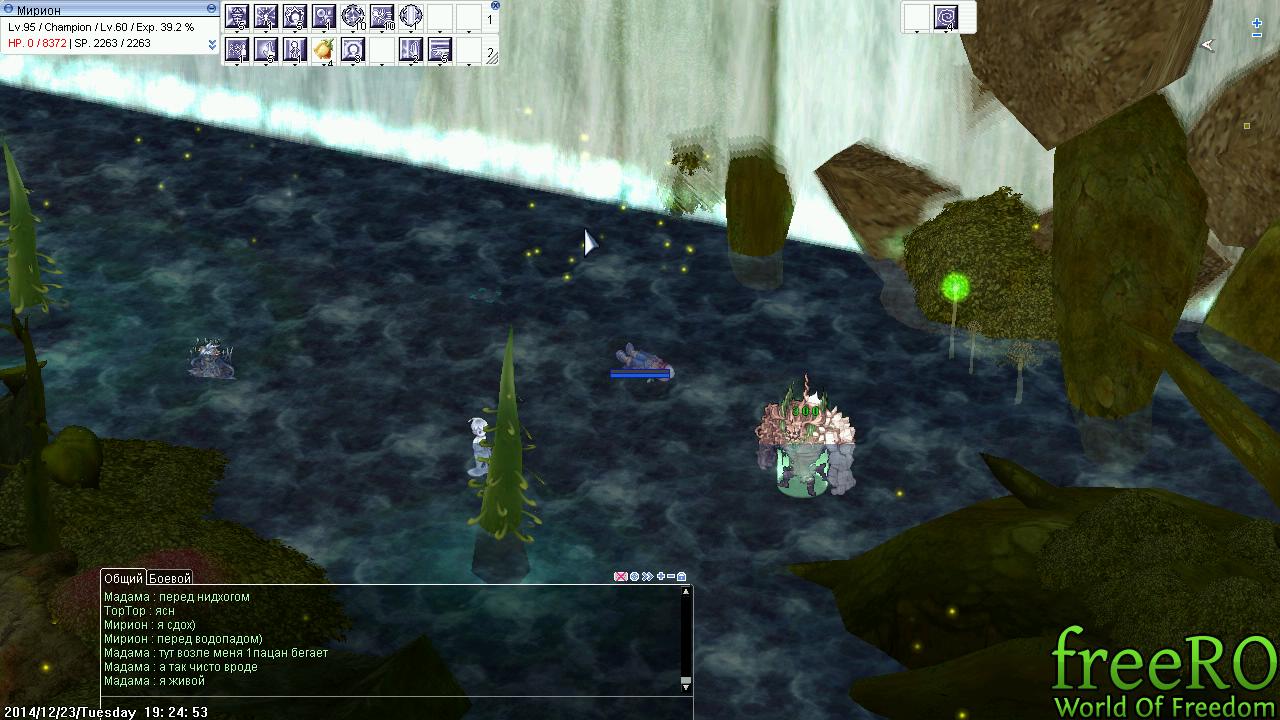Image resolution: width=1280 pixels, height=720 pixels.
Task: Close the skill hotbar with the X button
Action: (495, 6)
